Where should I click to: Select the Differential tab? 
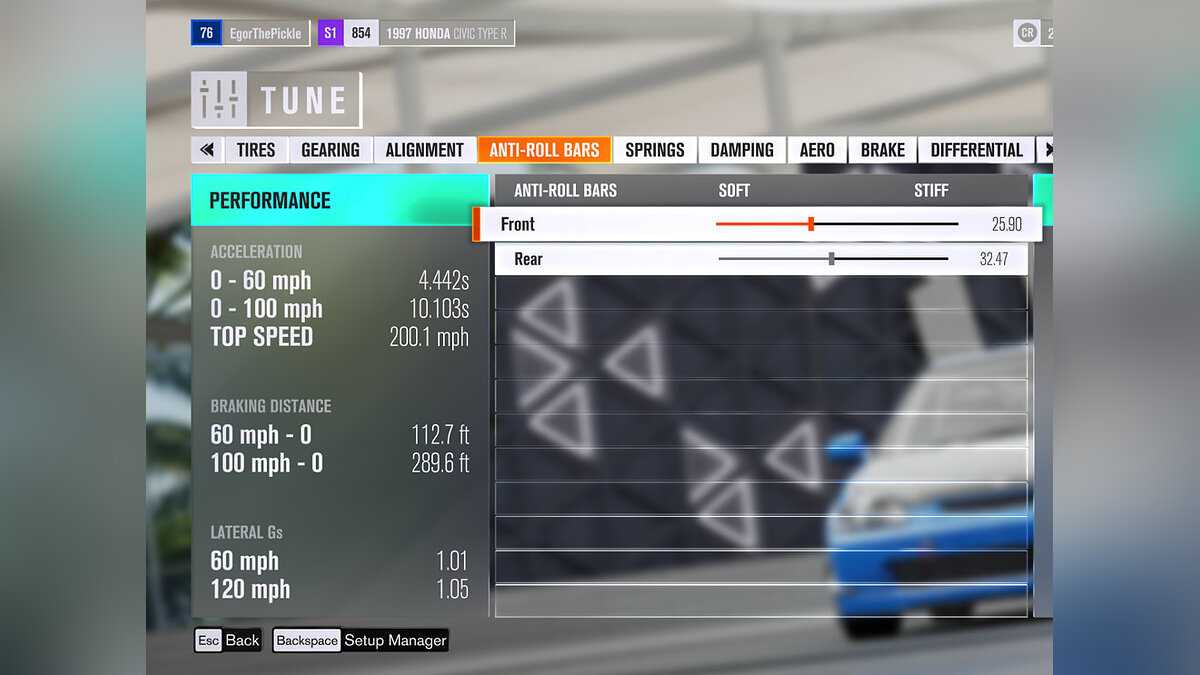pyautogui.click(x=976, y=150)
